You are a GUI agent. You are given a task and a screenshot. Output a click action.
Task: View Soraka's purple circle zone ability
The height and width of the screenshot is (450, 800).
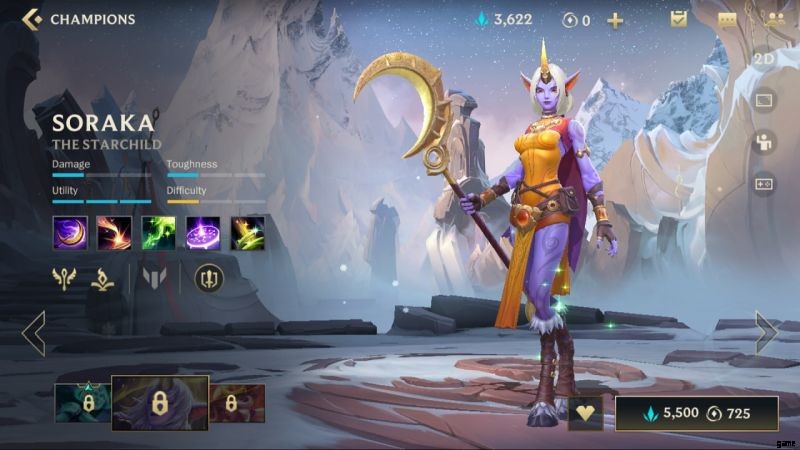(x=203, y=233)
